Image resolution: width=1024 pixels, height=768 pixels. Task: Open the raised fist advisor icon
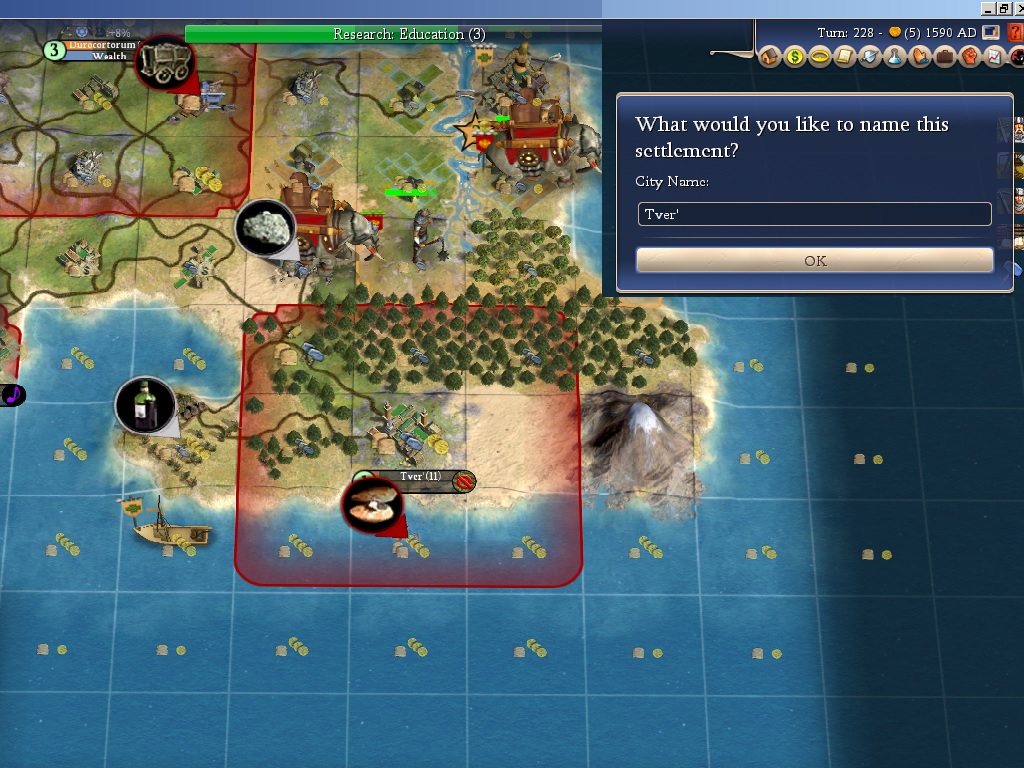click(969, 57)
